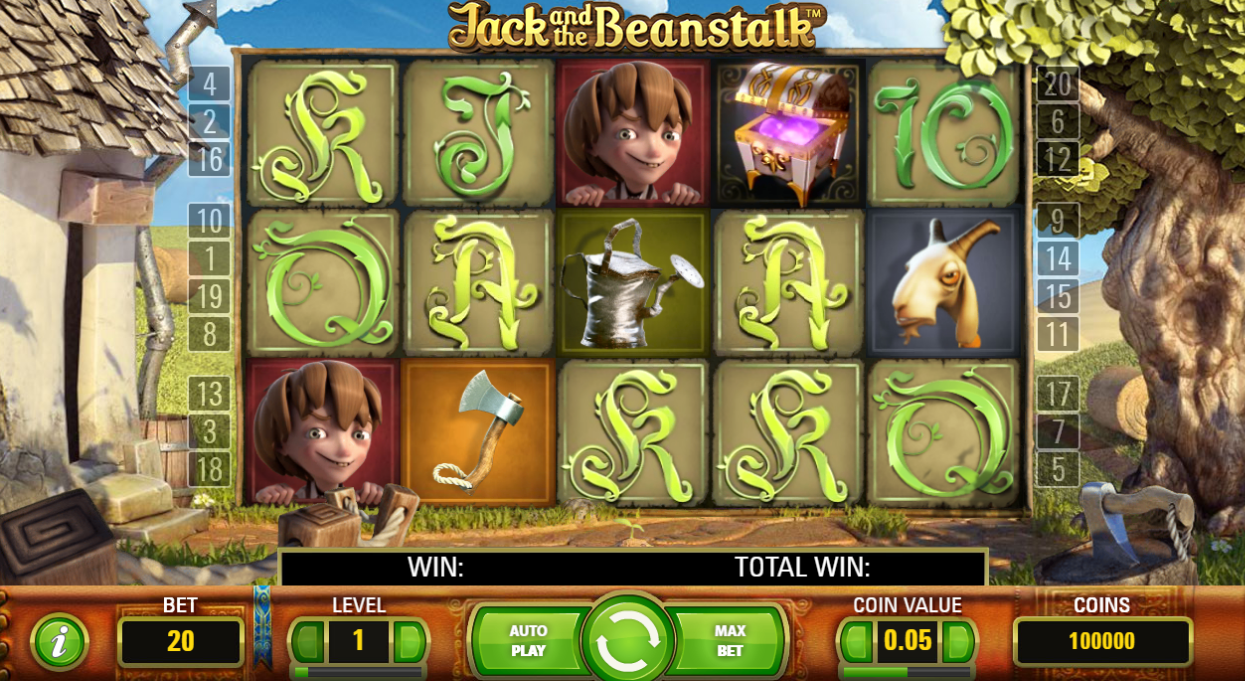Show payline number 13

[209, 394]
